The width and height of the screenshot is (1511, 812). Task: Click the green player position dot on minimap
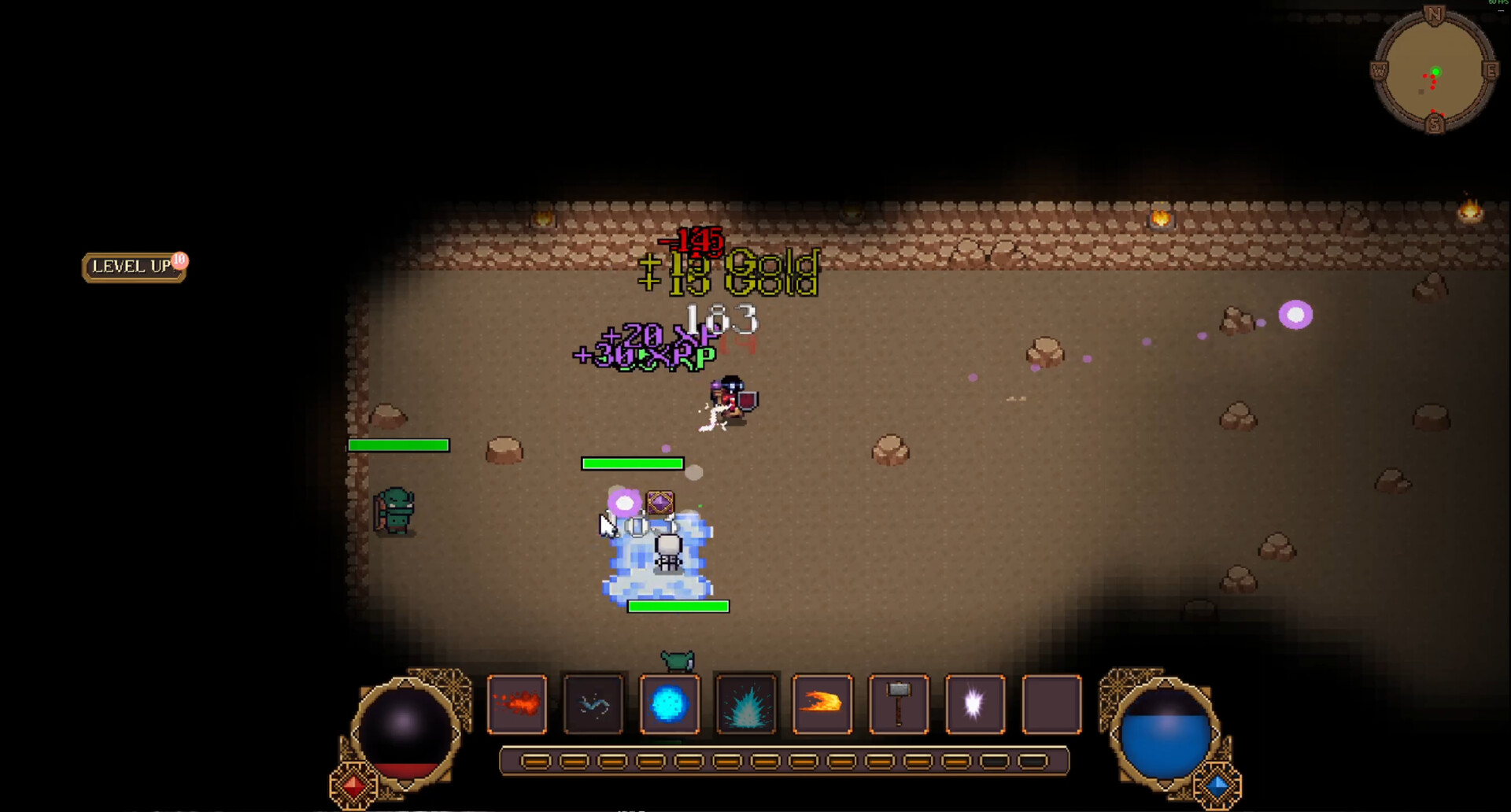point(1438,71)
